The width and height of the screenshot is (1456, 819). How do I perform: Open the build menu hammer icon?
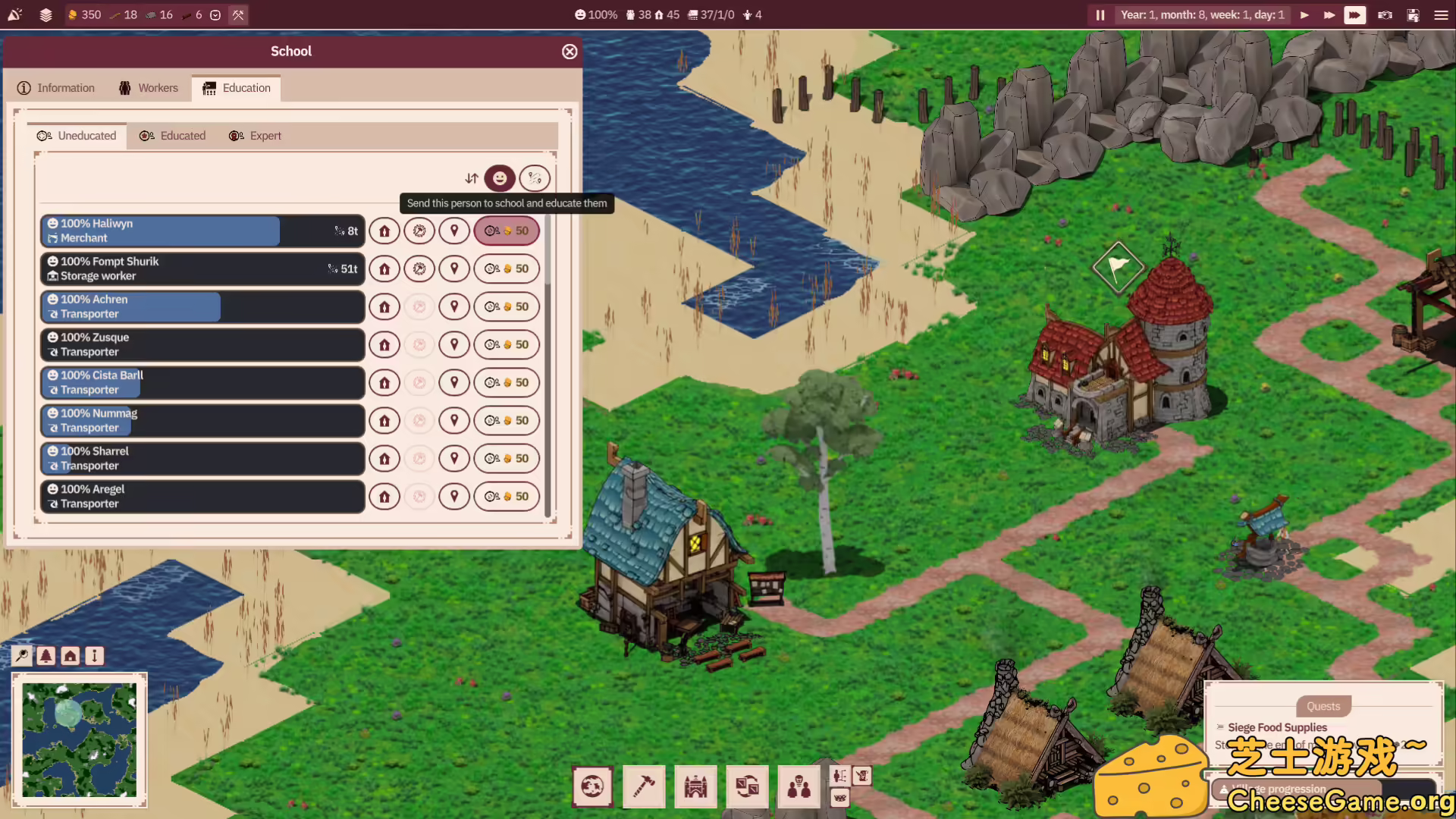point(644,786)
